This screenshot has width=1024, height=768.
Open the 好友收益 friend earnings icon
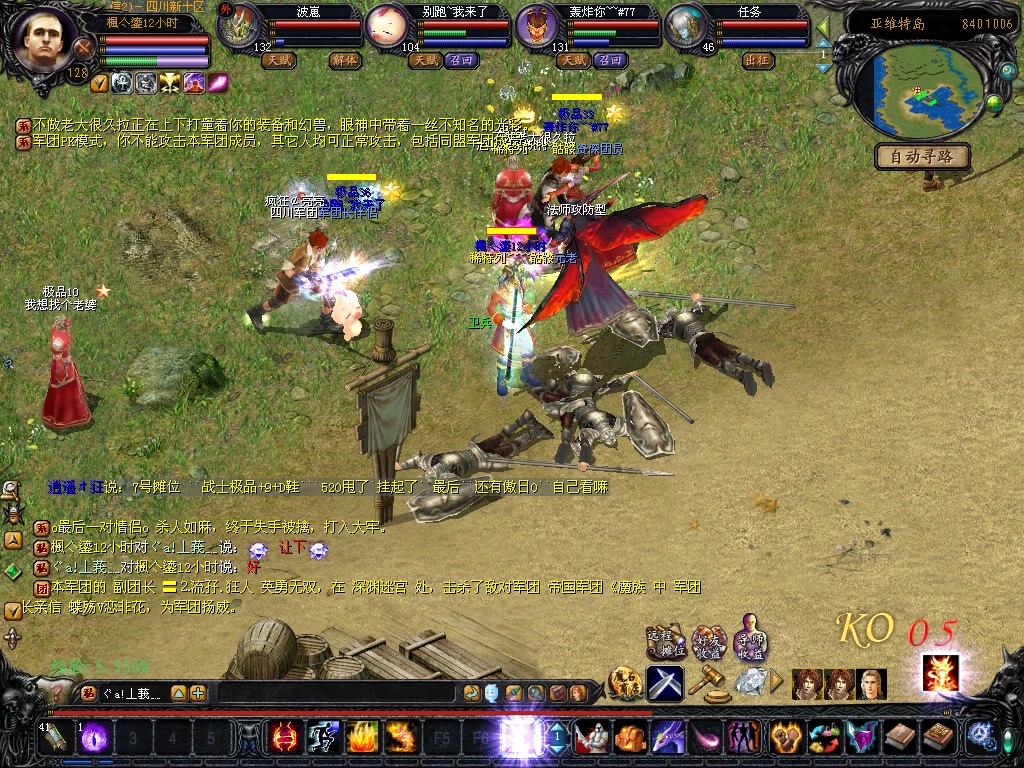708,641
